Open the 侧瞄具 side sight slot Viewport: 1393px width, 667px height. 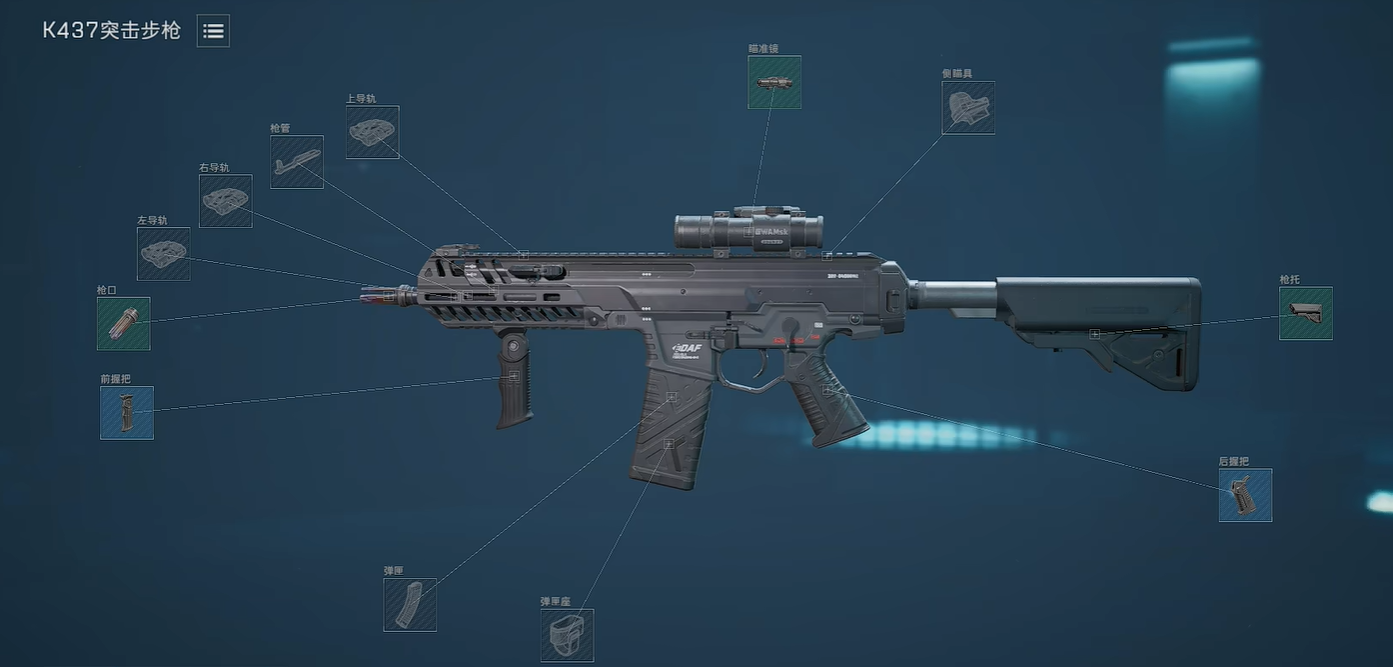point(968,108)
